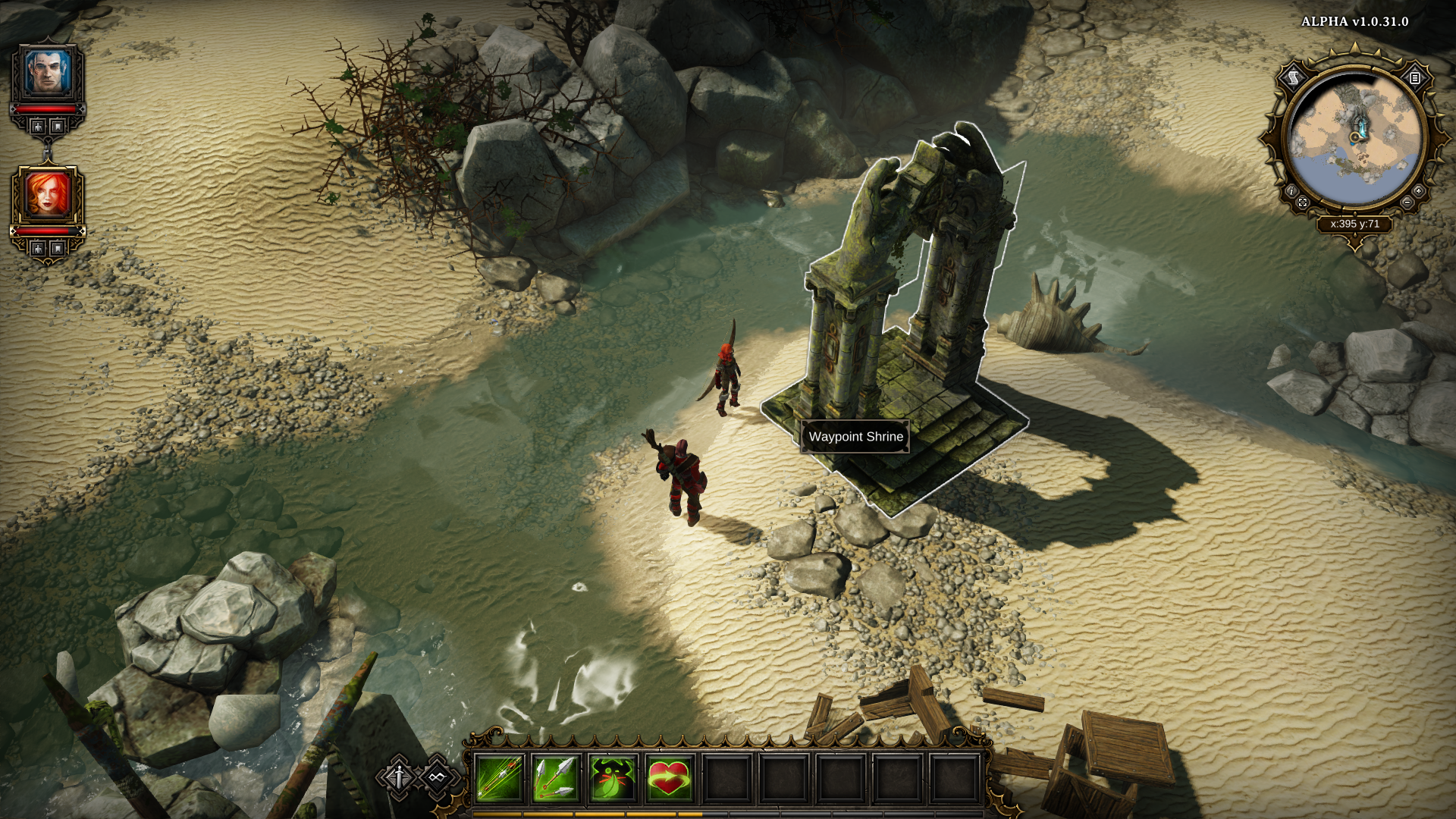Click the chain link between the portraits

point(48,150)
